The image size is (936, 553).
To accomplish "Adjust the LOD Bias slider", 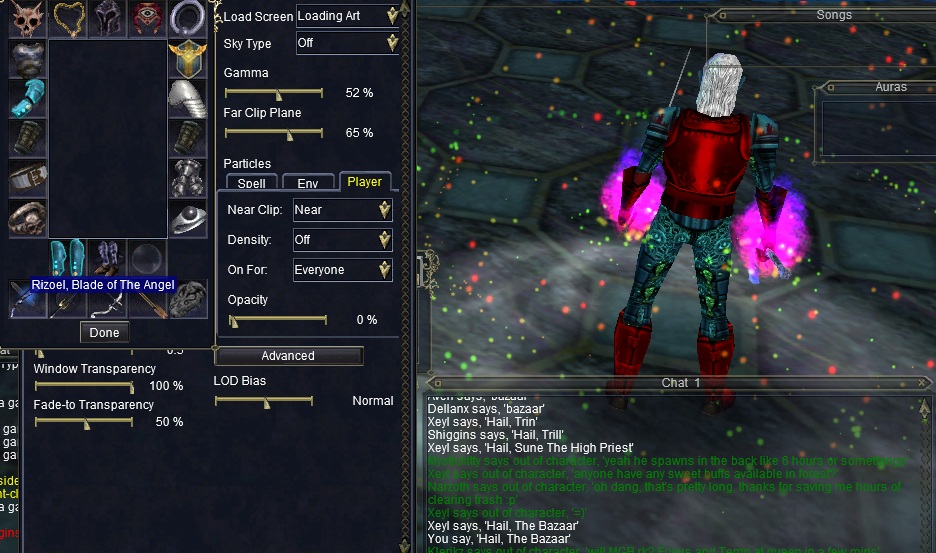I will (266, 401).
